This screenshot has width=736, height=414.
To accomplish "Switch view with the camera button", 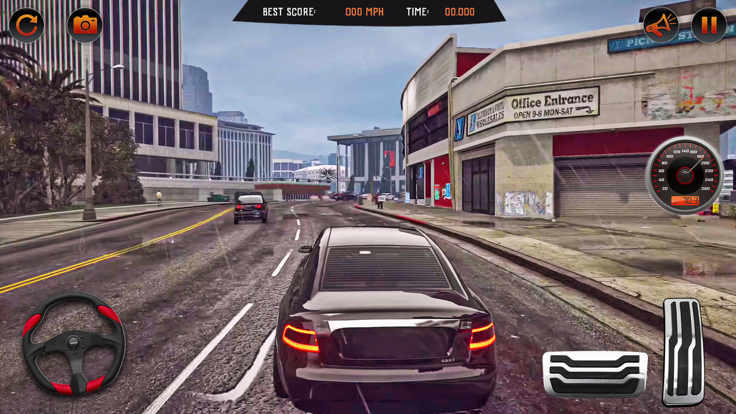I will pyautogui.click(x=85, y=25).
